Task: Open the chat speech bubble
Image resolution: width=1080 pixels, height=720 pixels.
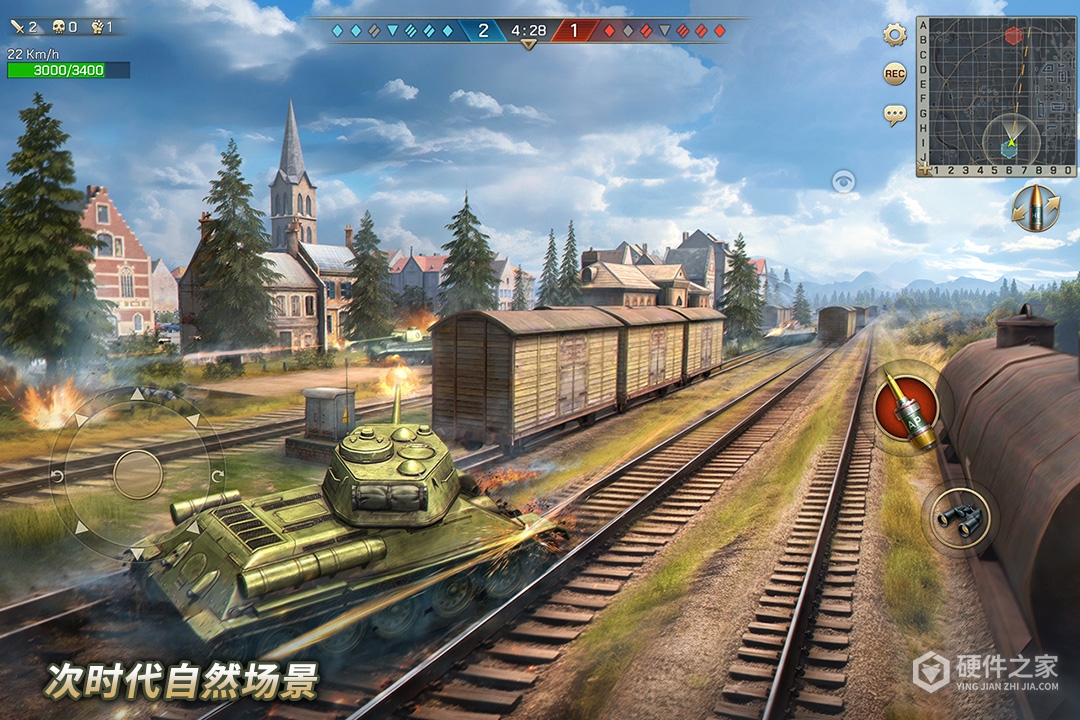Action: pyautogui.click(x=894, y=114)
